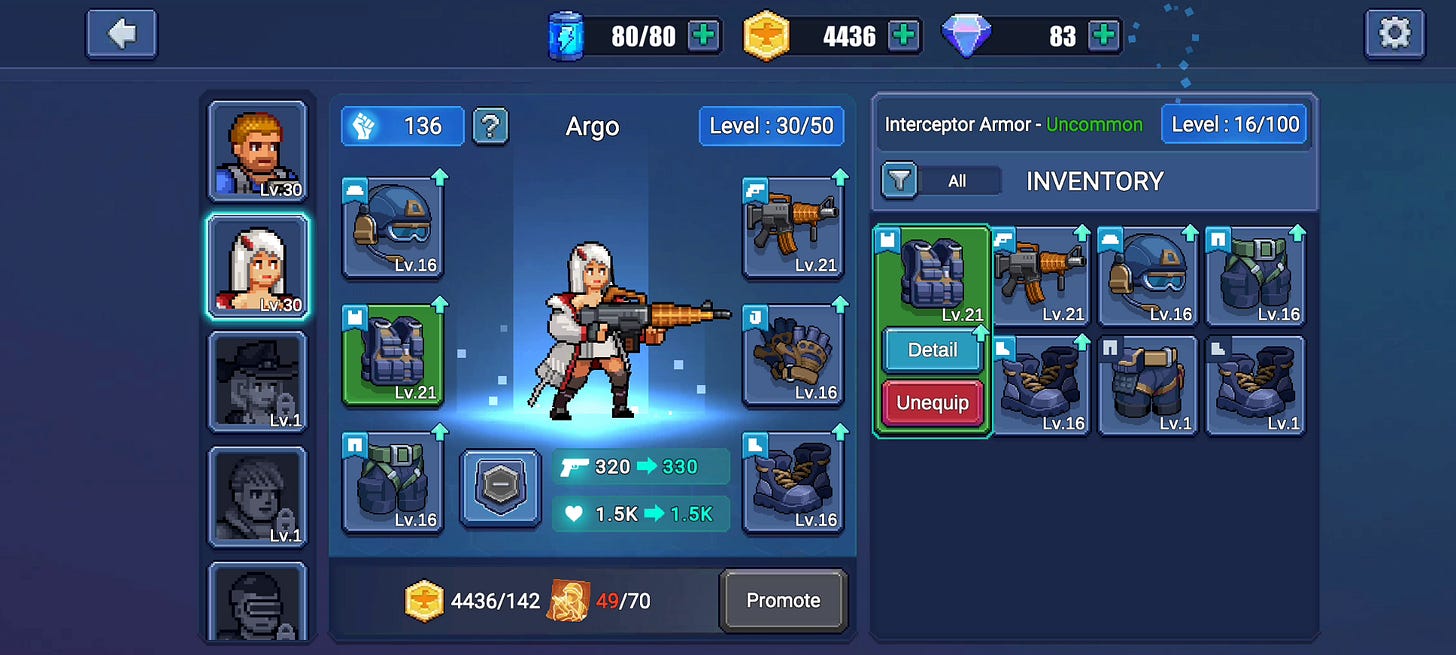Add gems using the diamond plus button
The width and height of the screenshot is (1456, 655).
[x=1103, y=36]
